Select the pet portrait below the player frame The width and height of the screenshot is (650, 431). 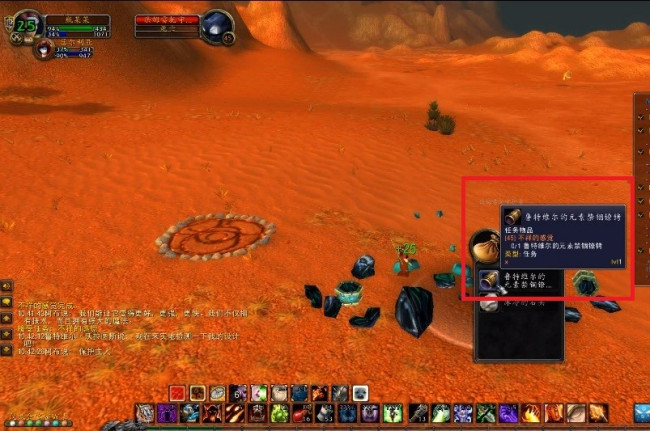coord(43,49)
